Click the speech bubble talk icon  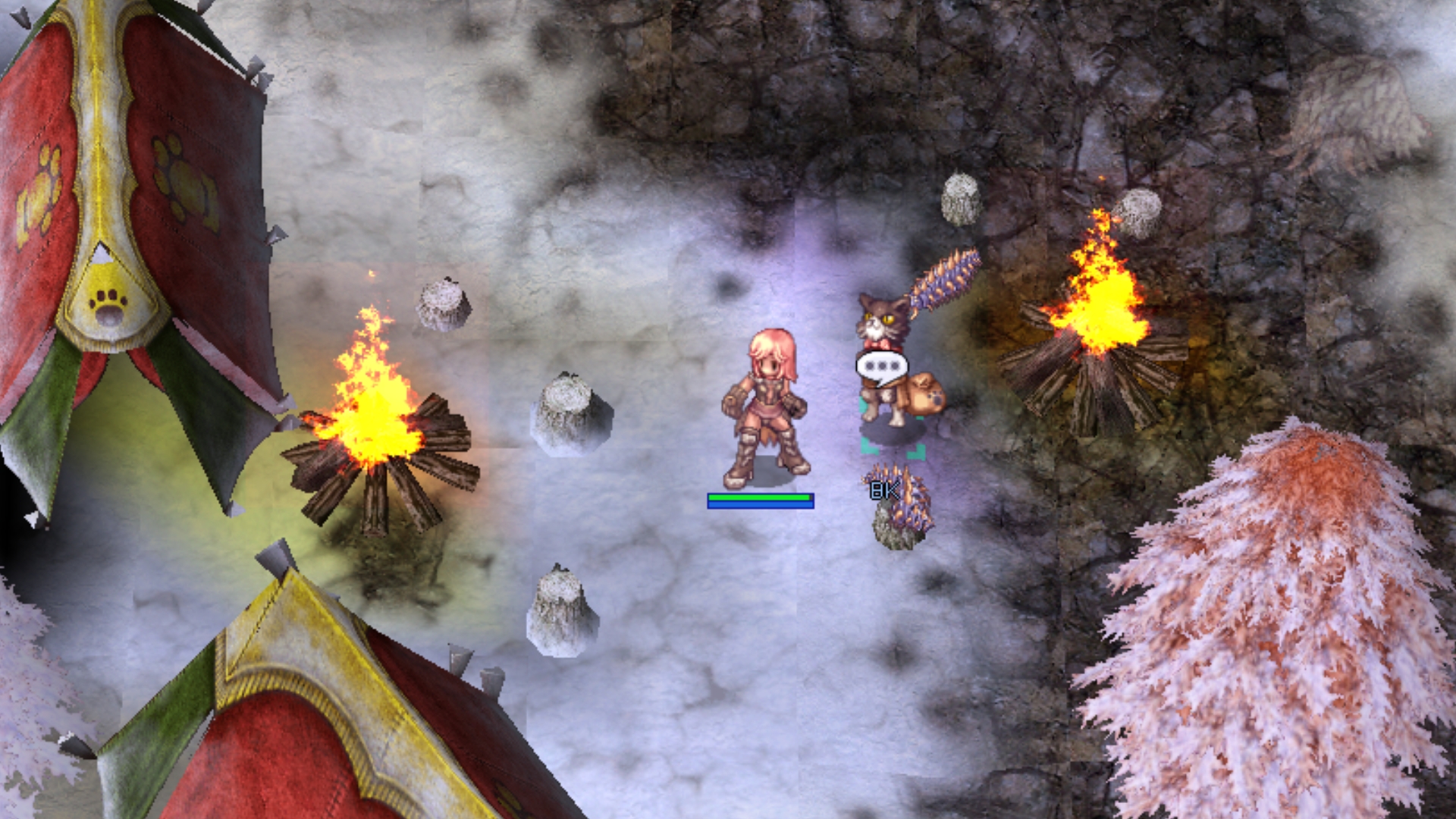(881, 368)
